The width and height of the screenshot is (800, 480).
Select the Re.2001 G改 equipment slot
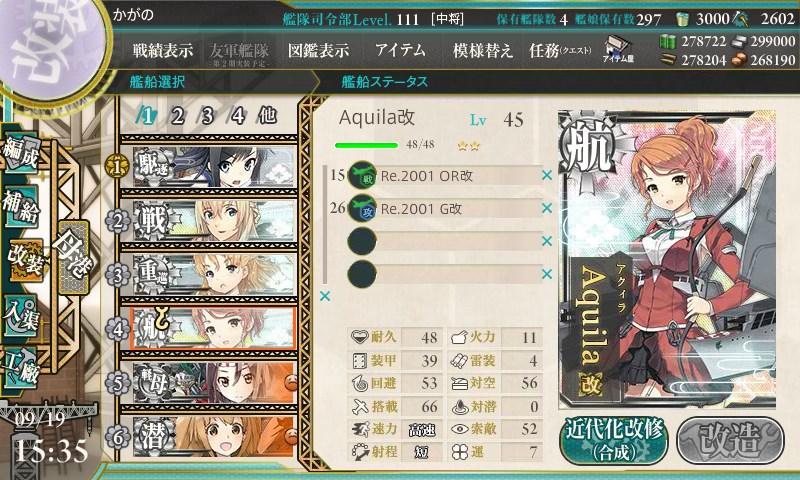[x=445, y=208]
